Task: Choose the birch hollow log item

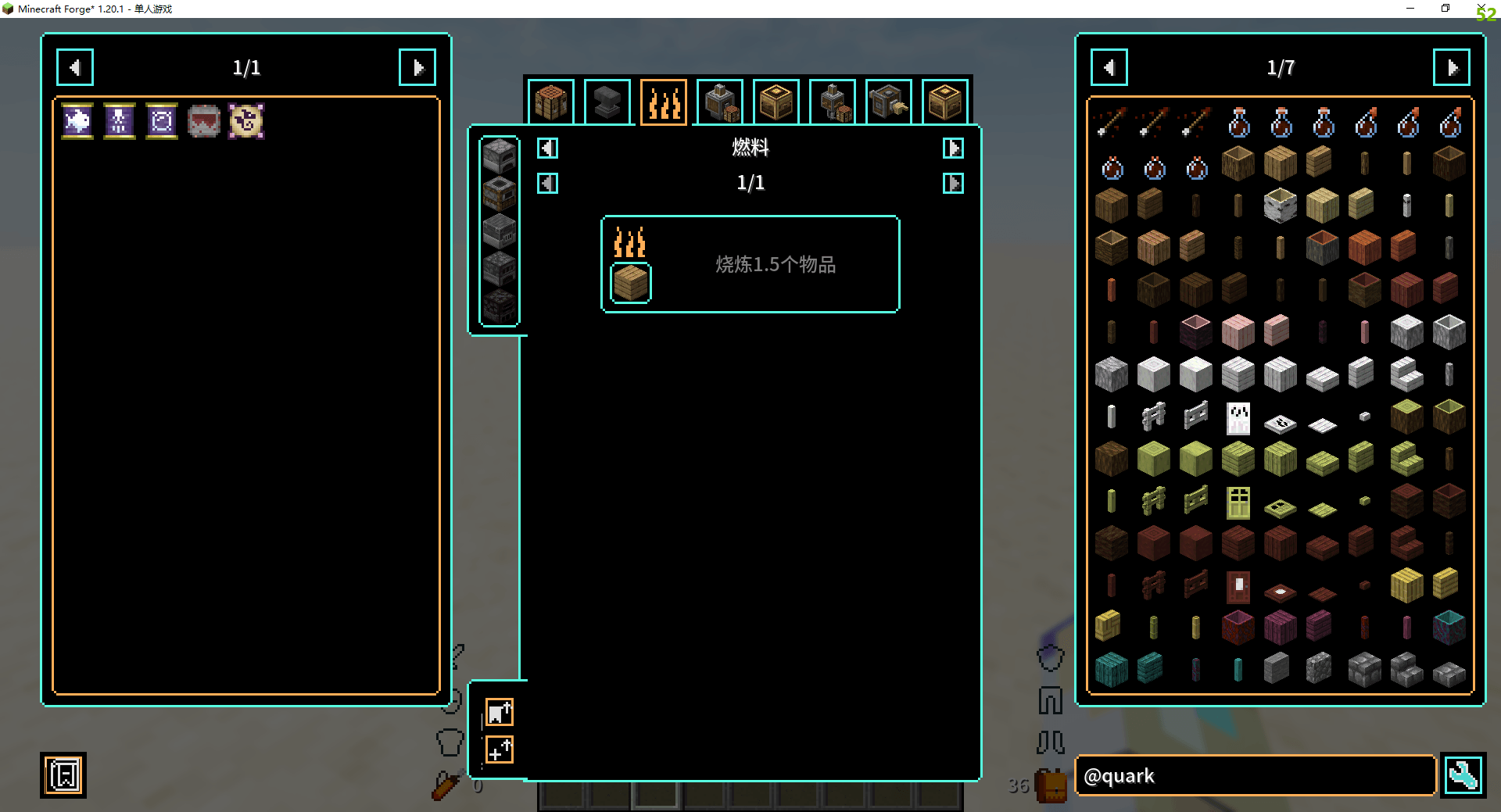Action: click(1281, 206)
